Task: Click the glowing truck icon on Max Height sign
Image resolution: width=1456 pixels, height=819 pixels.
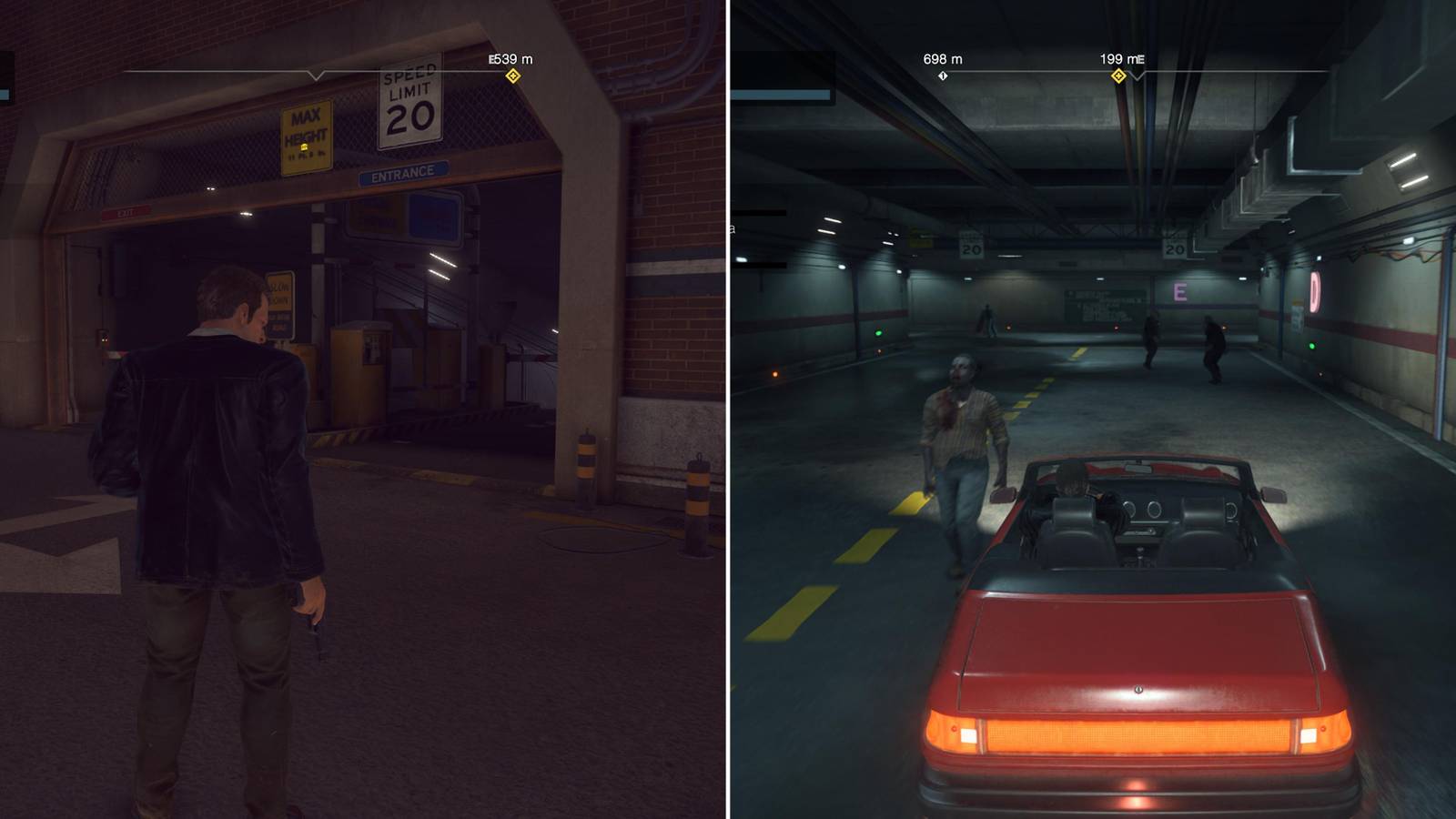Action: click(x=304, y=147)
